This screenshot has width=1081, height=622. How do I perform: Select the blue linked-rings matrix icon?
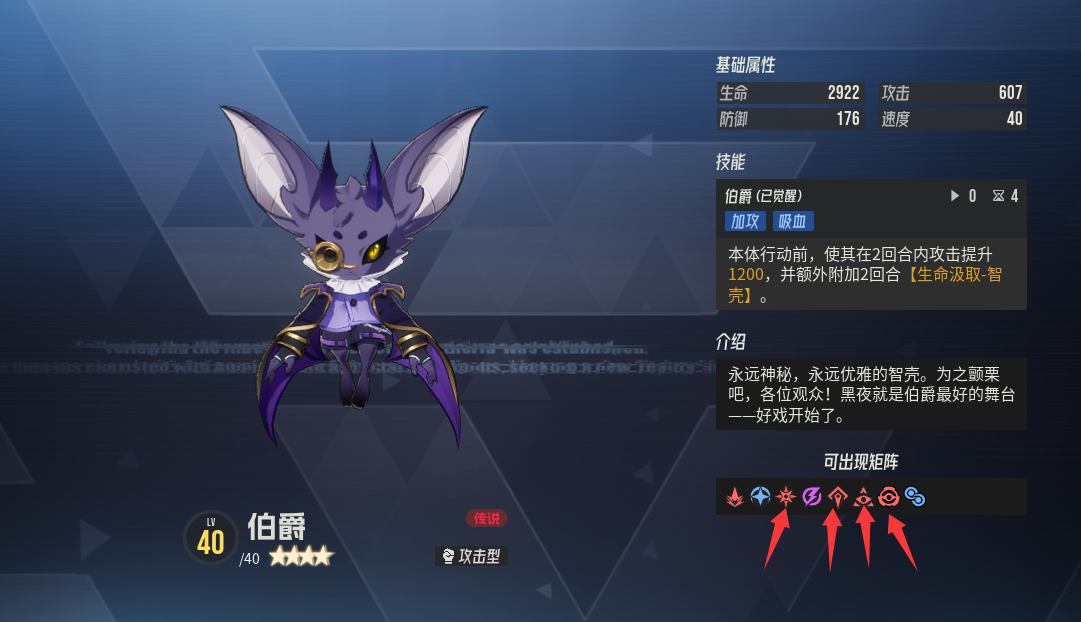914,496
